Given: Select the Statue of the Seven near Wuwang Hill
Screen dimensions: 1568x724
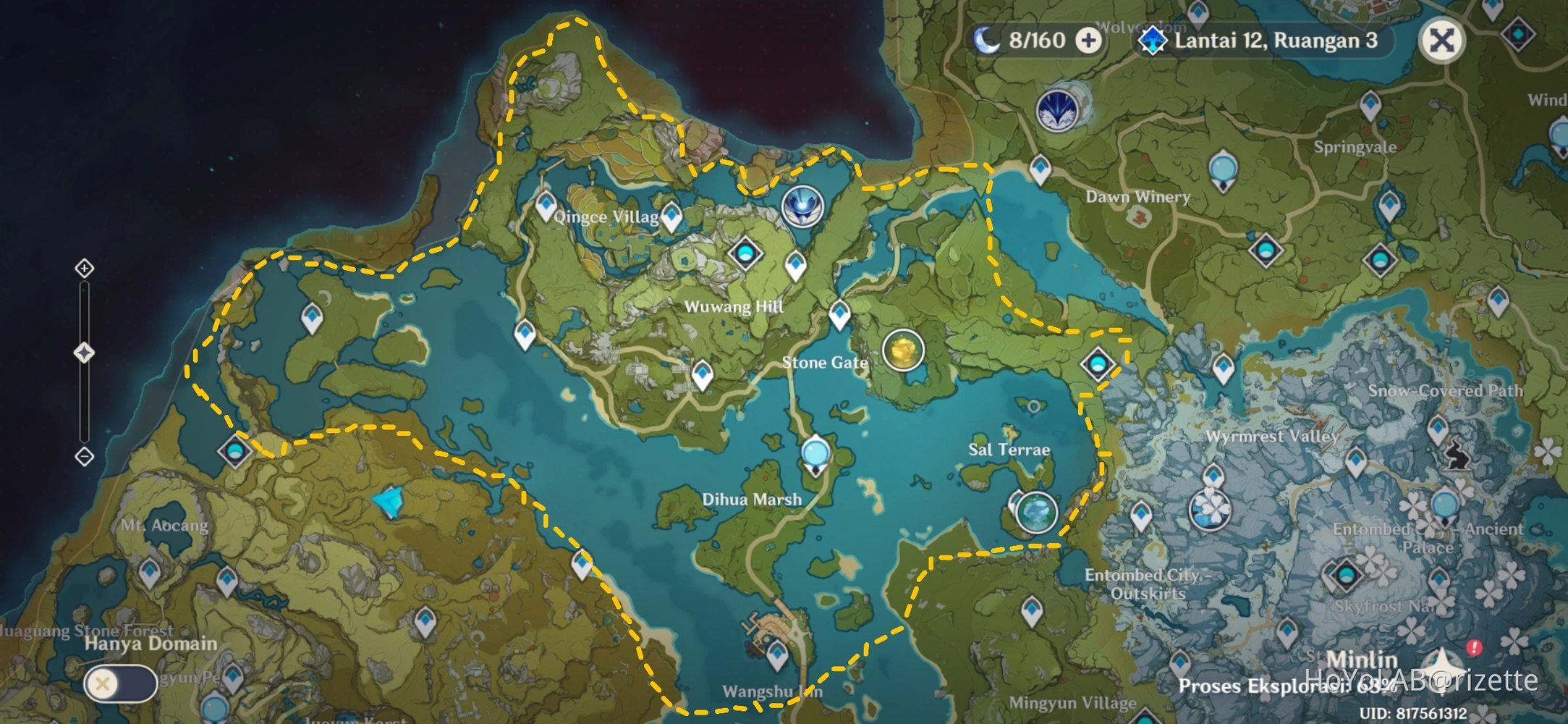Looking at the screenshot, I should (803, 206).
